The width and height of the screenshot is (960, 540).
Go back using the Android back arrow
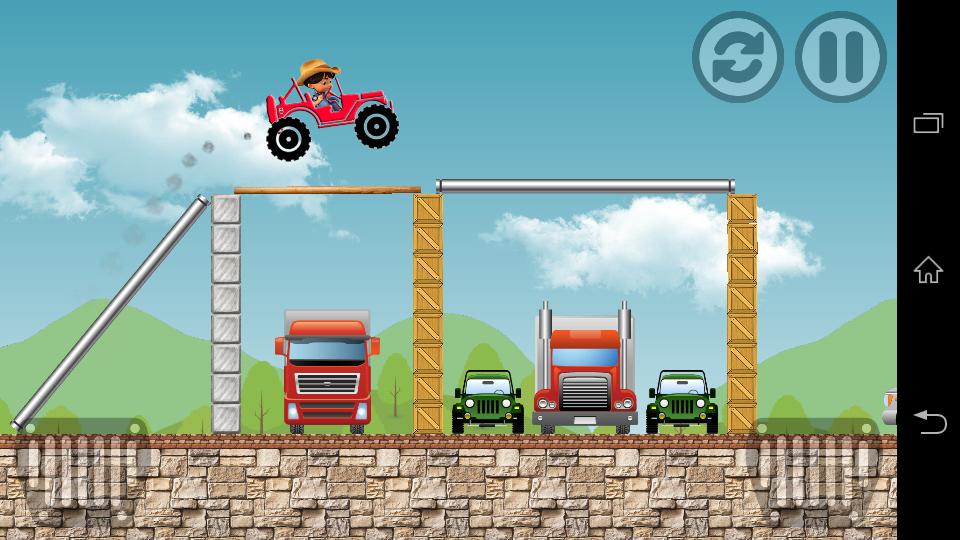tap(928, 422)
